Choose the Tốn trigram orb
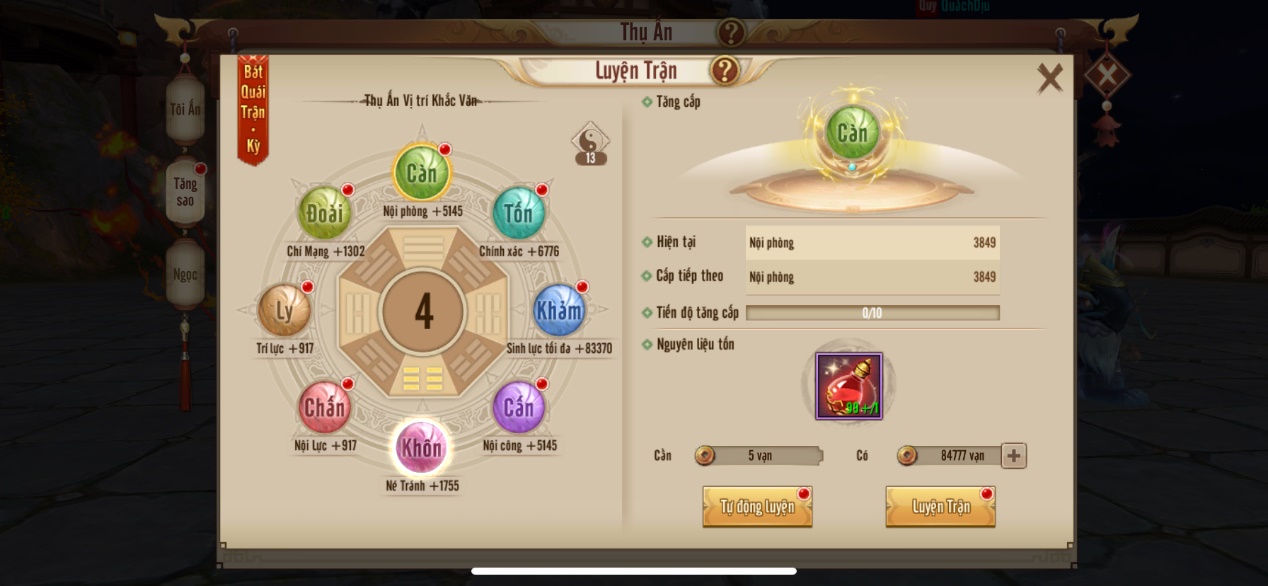Viewport: 1268px width, 586px height. click(x=518, y=213)
